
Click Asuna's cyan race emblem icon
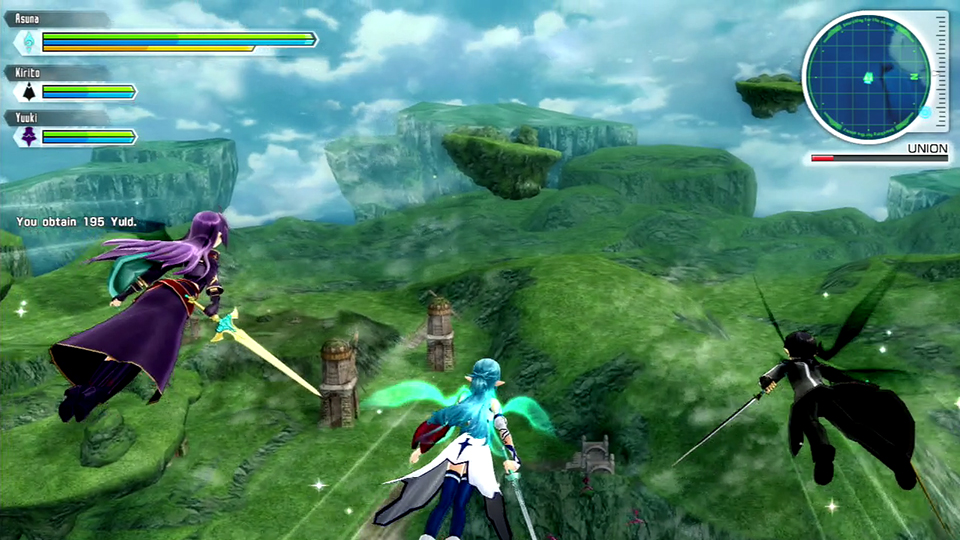[x=28, y=42]
